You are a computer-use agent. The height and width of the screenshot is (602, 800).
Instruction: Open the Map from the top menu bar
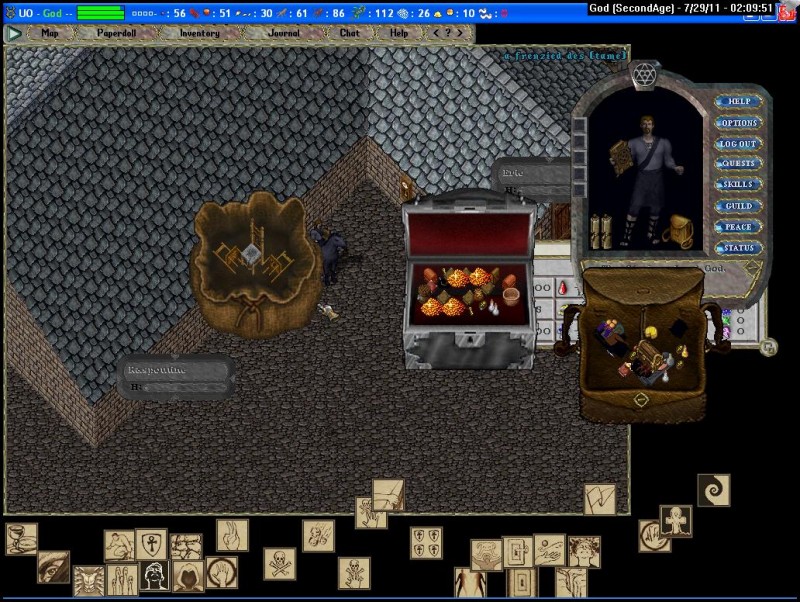50,33
